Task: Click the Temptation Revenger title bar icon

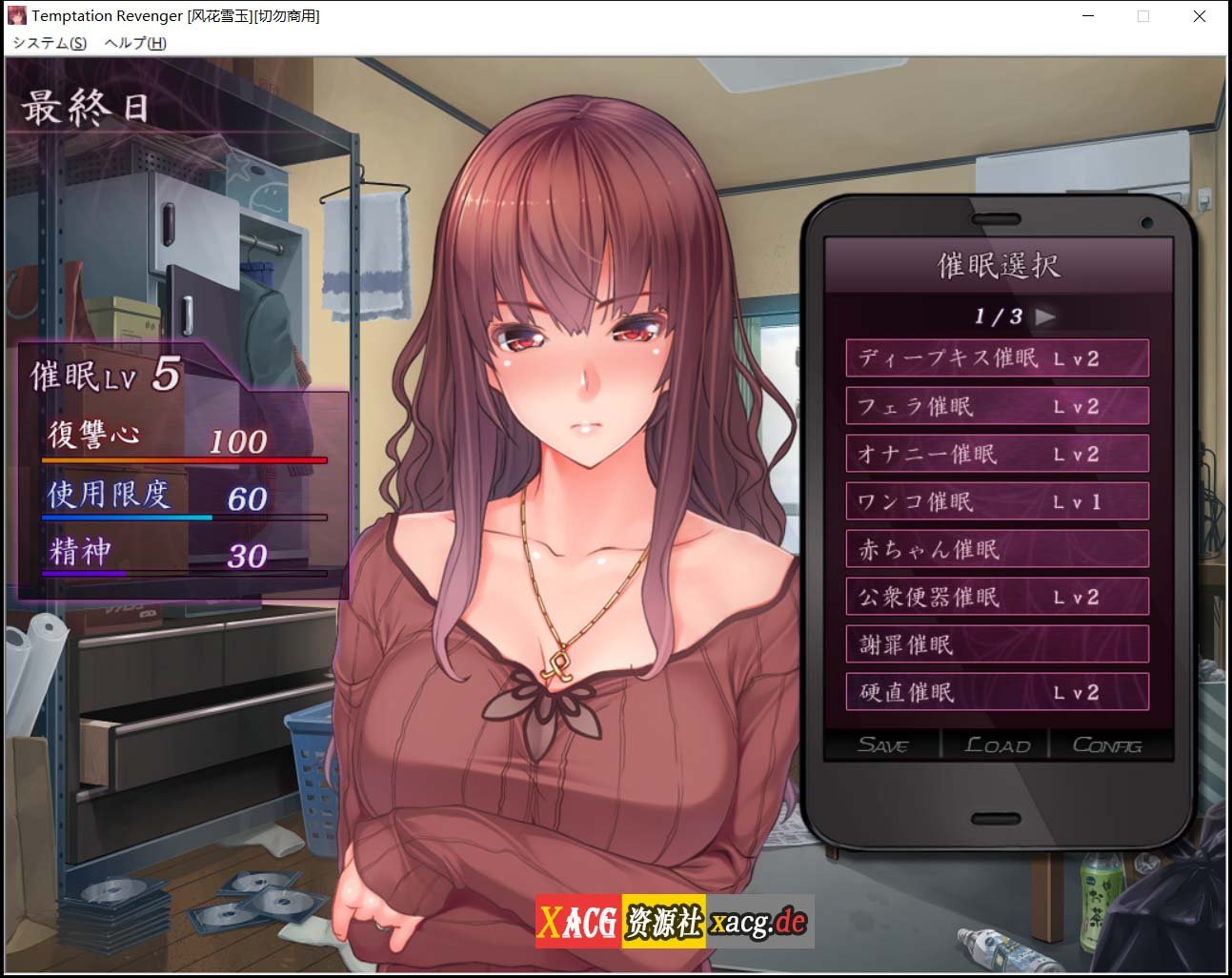Action: coord(15,15)
